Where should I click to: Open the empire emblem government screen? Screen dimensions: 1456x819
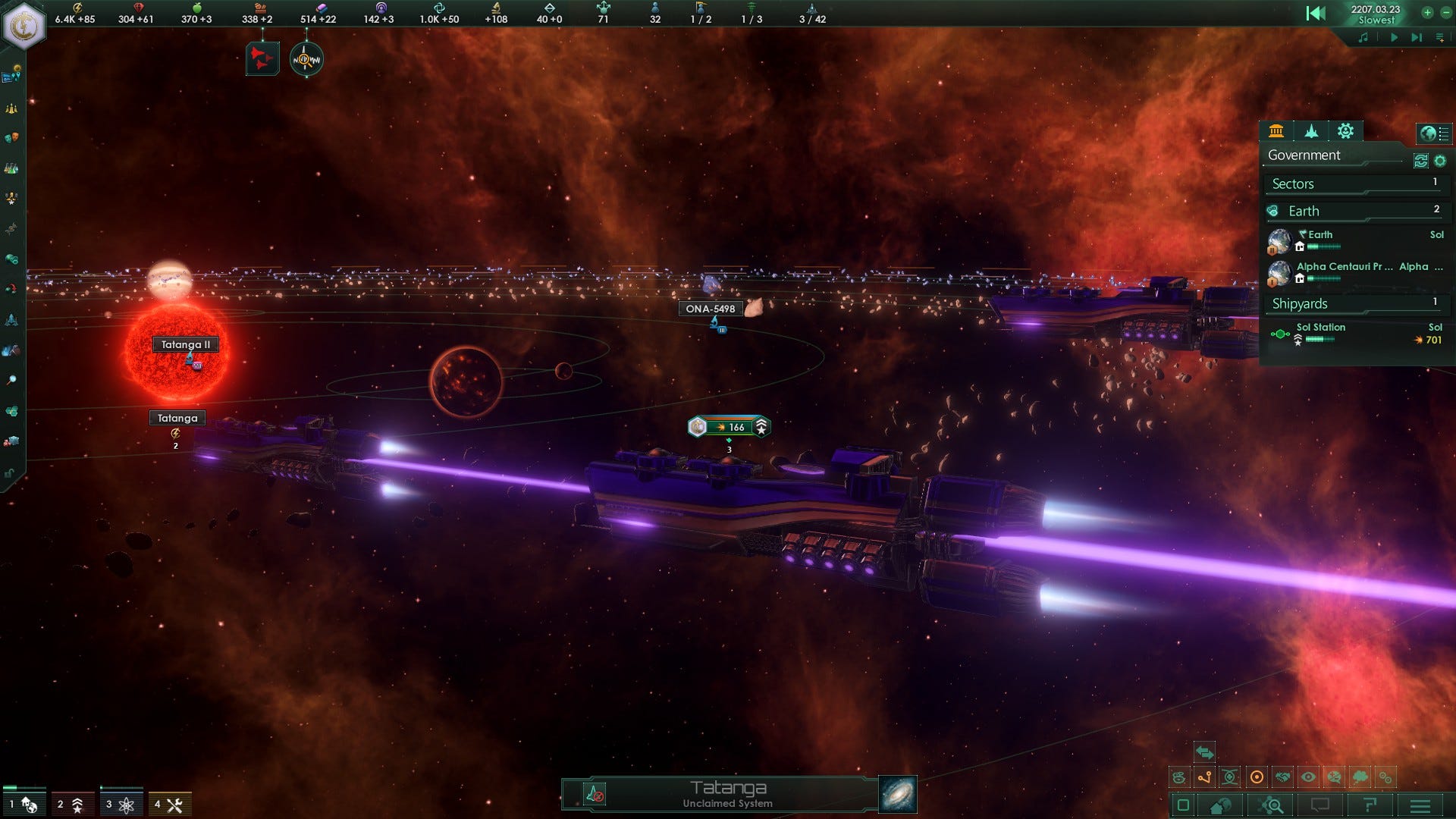(x=24, y=25)
